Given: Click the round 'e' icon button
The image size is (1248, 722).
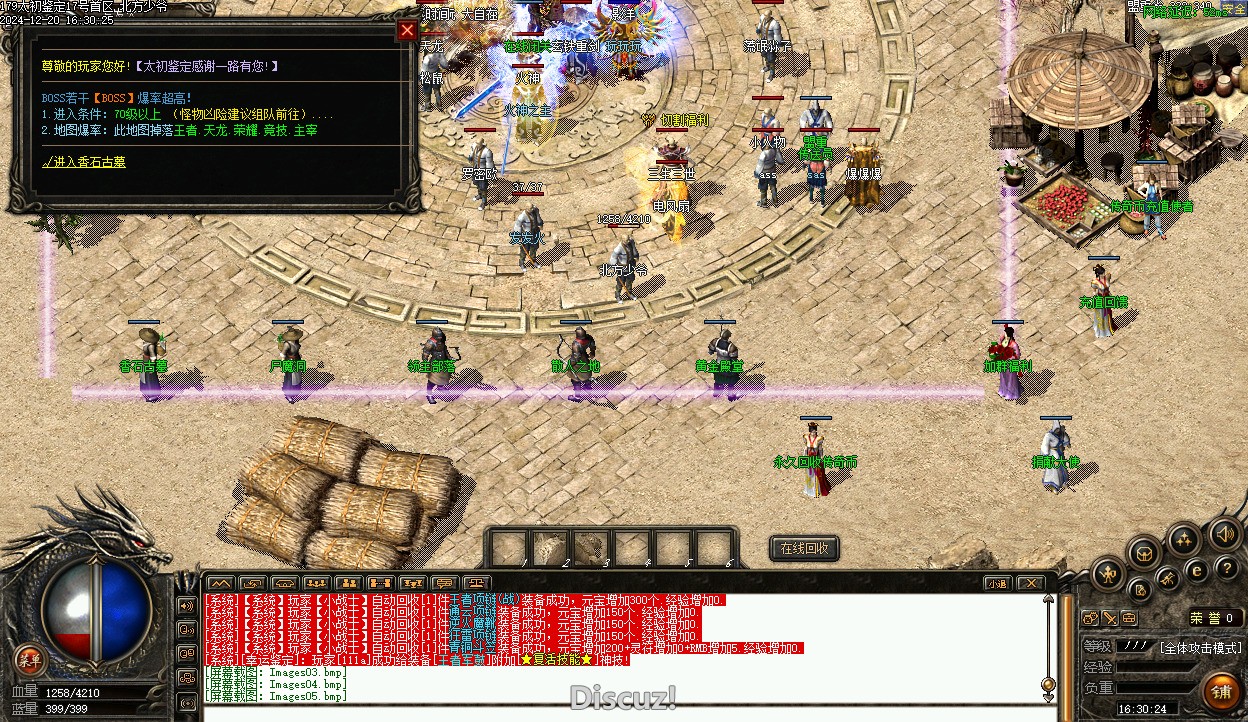Looking at the screenshot, I should pos(1196,571).
